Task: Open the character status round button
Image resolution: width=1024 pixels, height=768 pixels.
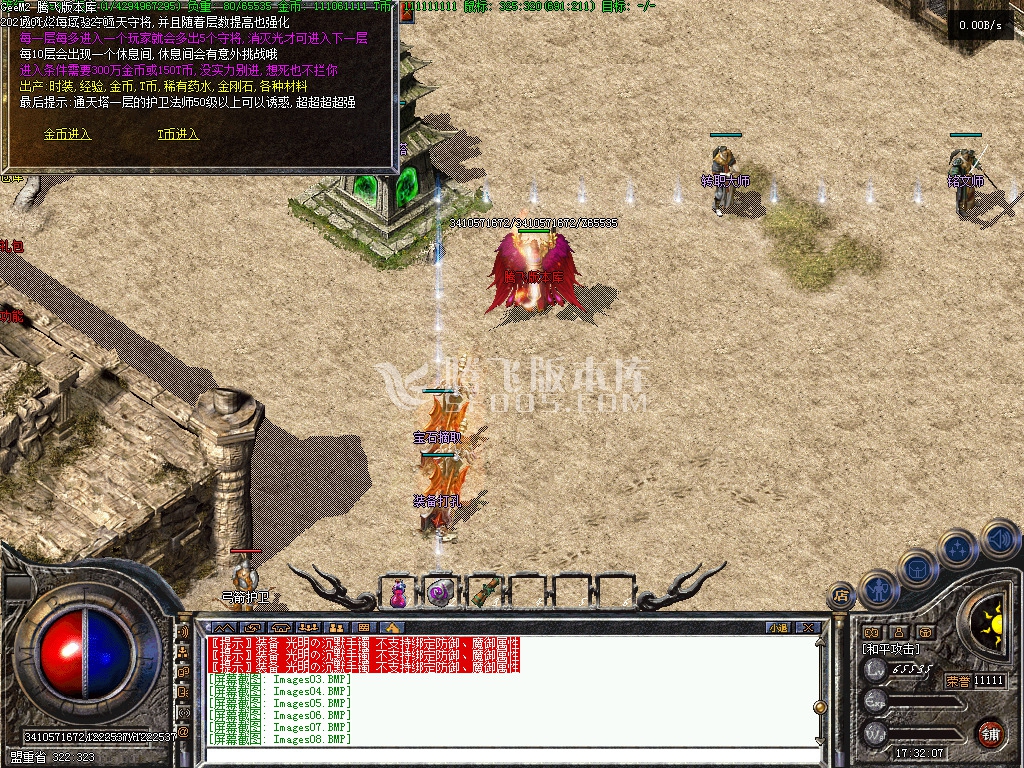Action: coord(878,590)
